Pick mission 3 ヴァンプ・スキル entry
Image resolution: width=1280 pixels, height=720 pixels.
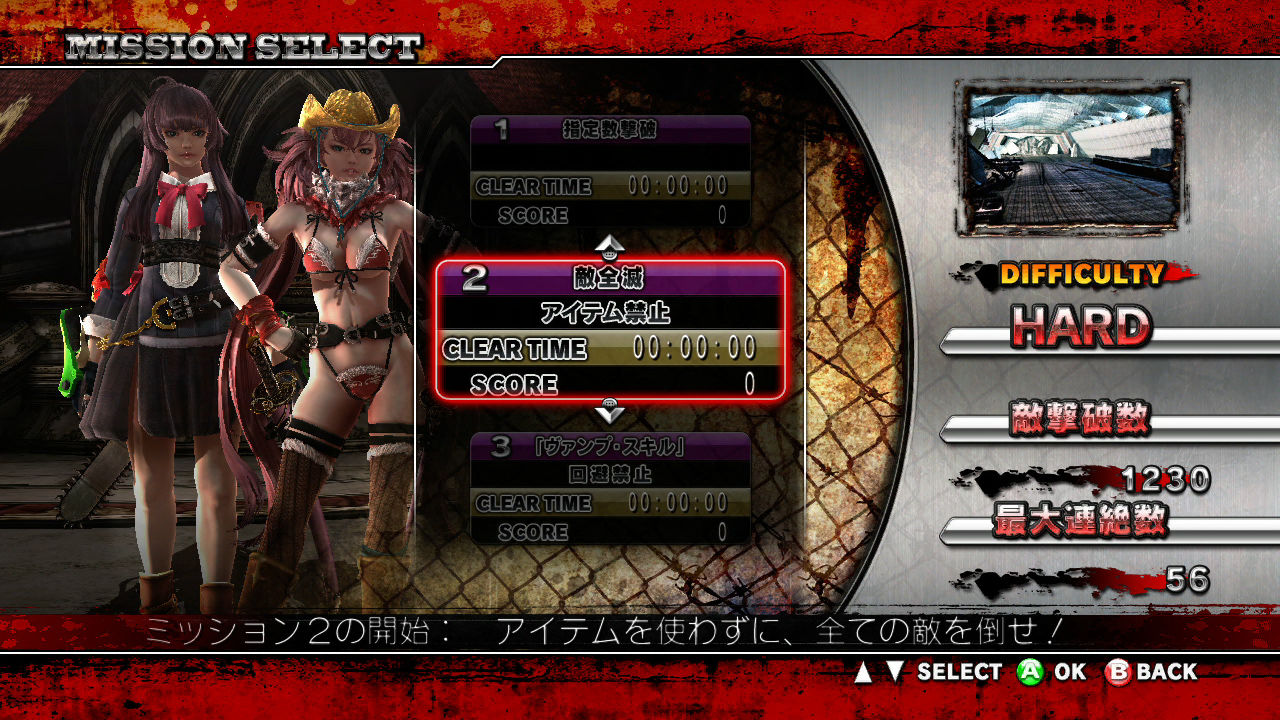610,488
